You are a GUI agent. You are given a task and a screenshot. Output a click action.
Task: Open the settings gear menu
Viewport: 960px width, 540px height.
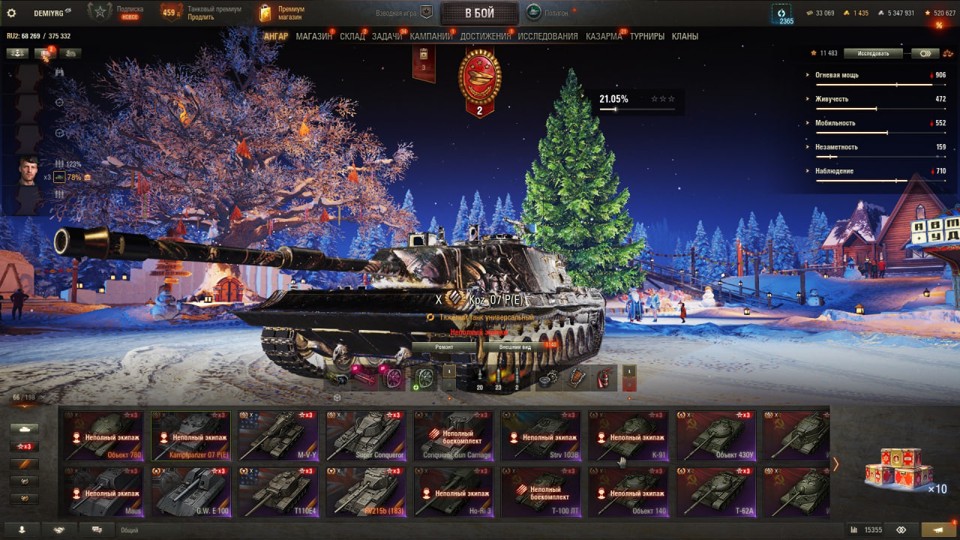12,12
